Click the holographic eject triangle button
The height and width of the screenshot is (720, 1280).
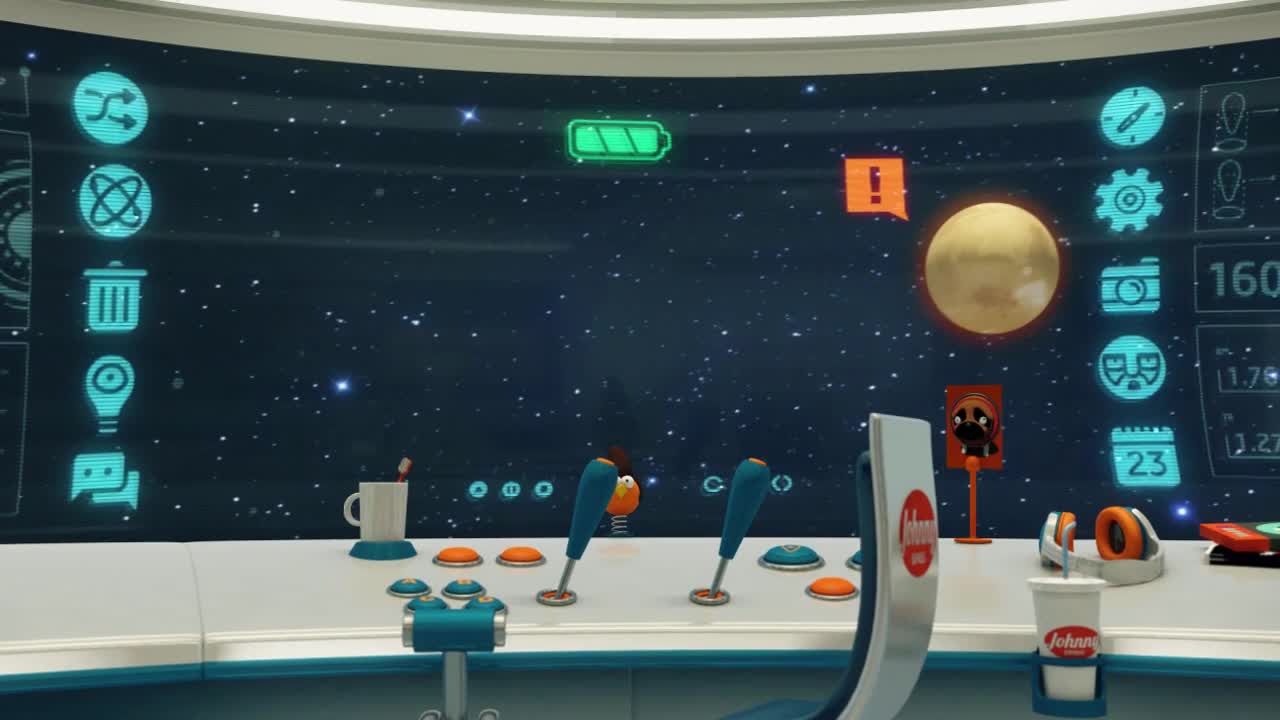click(478, 490)
